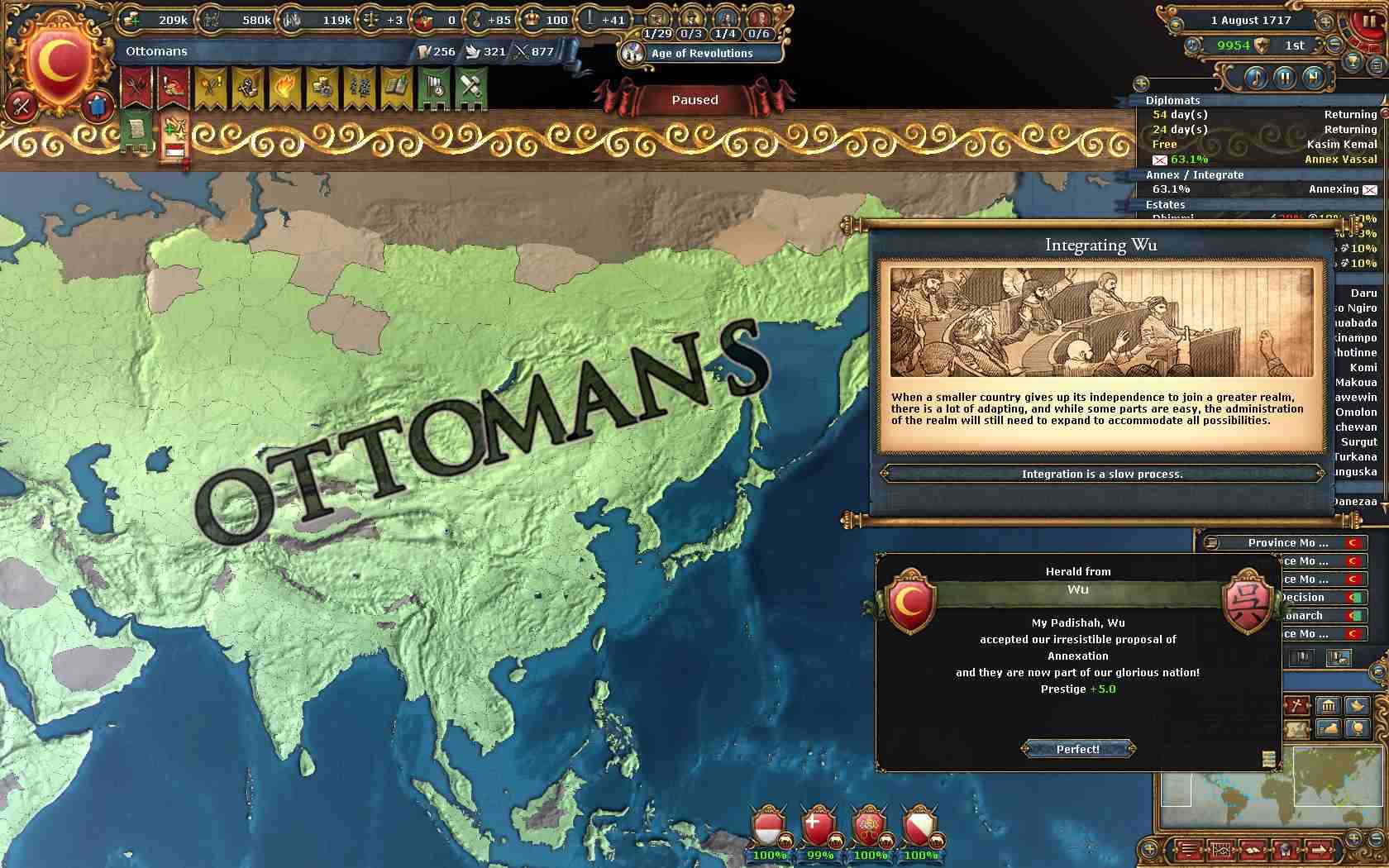Open the gold coins banner alert

pos(321,88)
